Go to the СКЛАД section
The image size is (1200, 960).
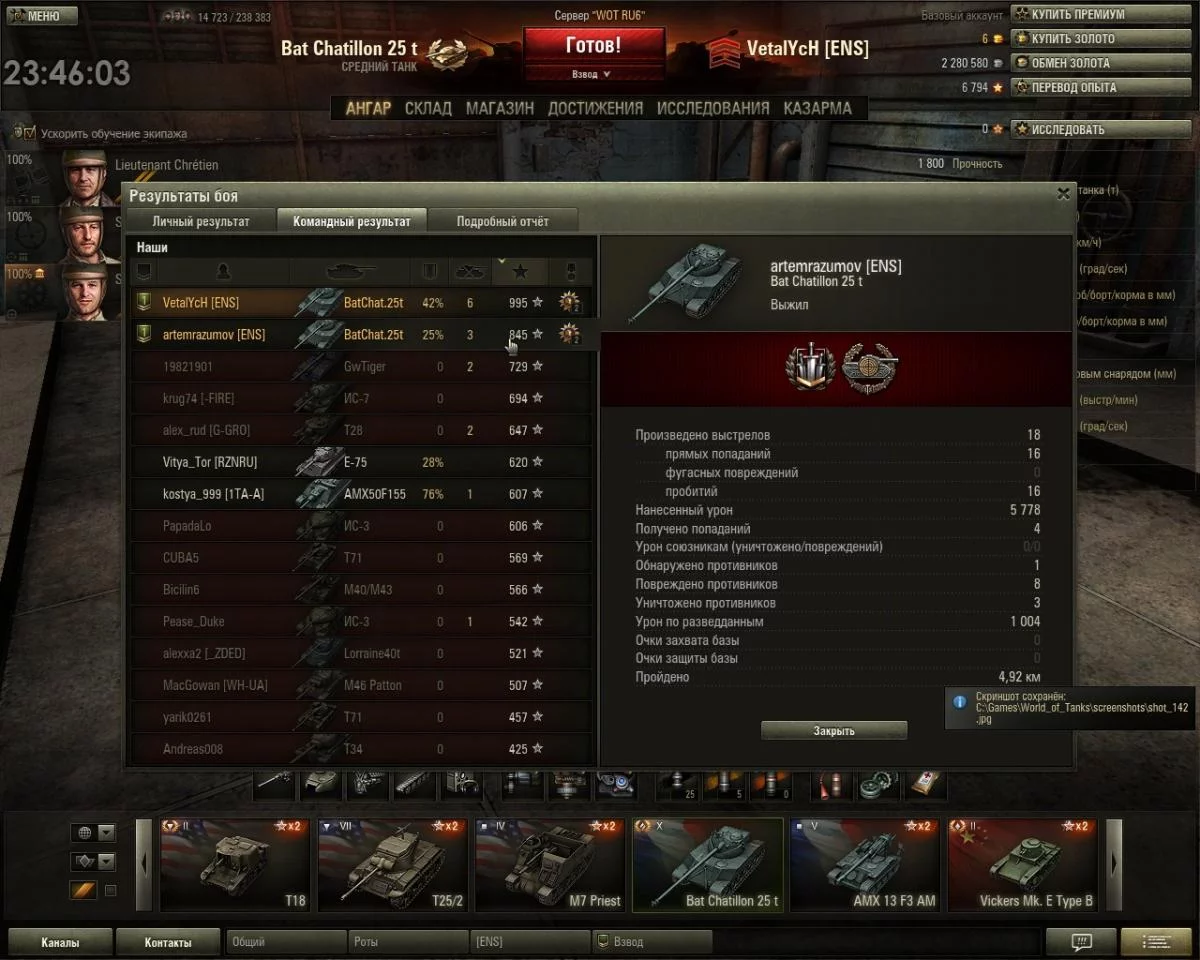(x=428, y=108)
